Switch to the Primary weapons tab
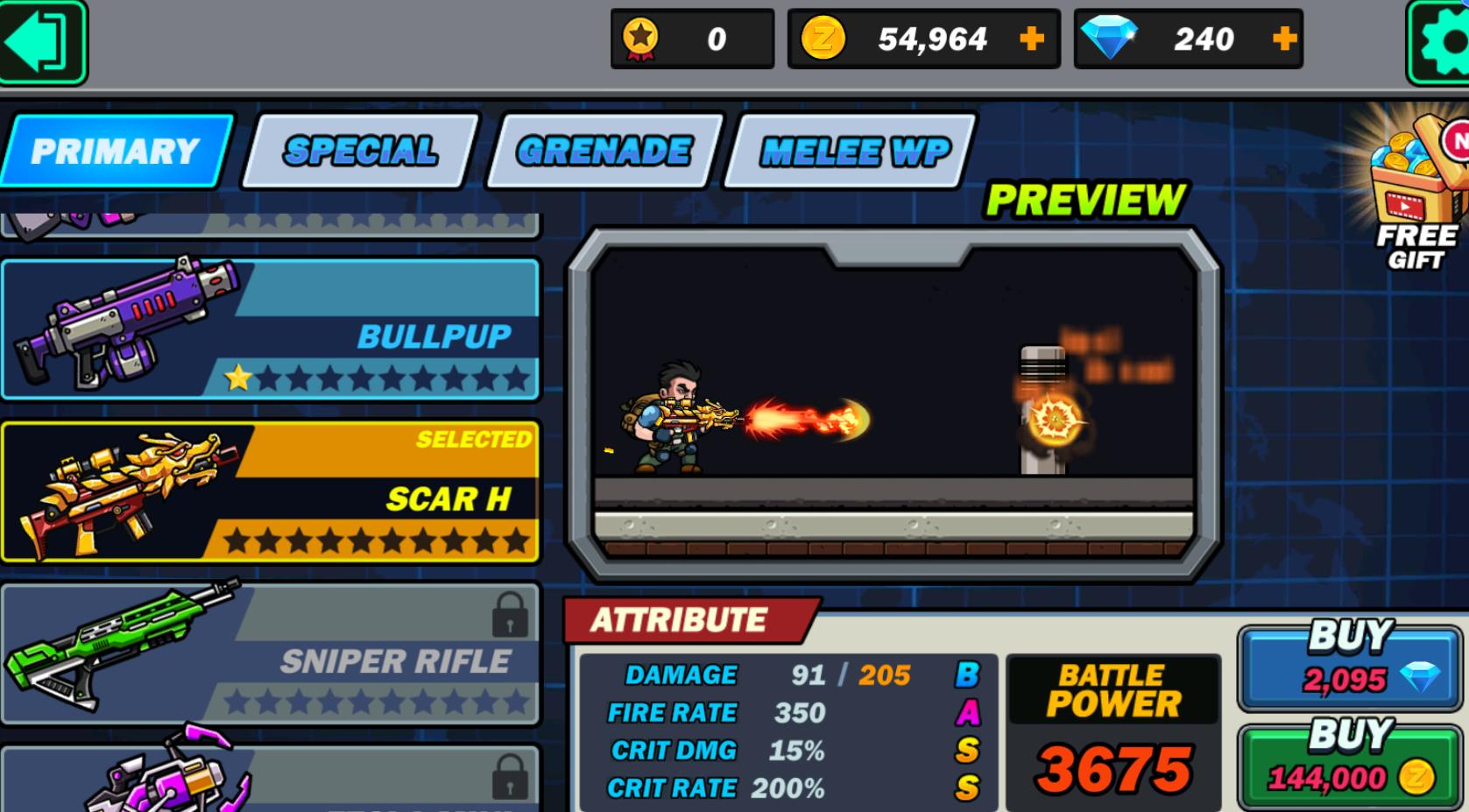1469x812 pixels. [116, 152]
